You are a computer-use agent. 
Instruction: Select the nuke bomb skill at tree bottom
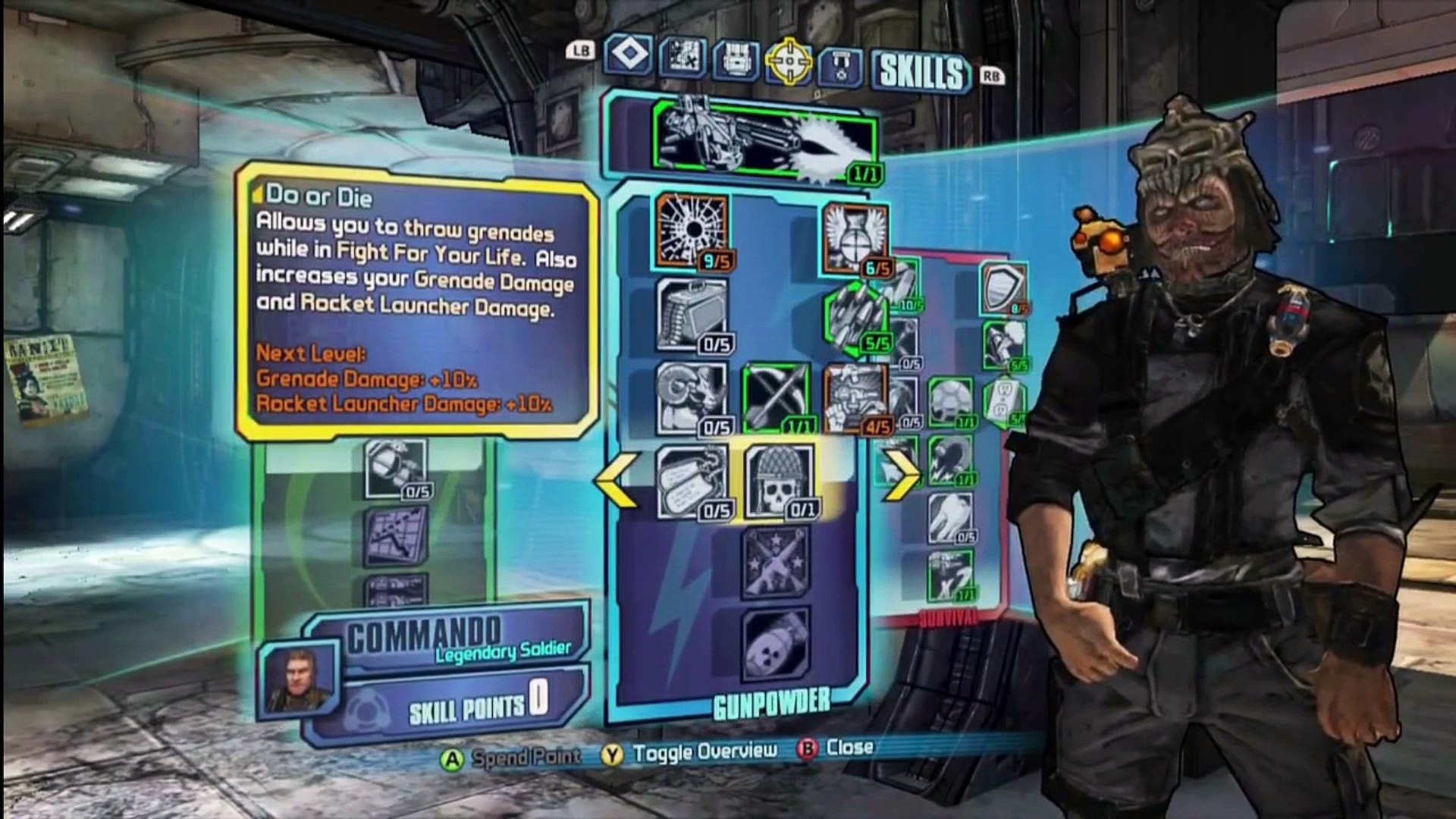[x=775, y=645]
